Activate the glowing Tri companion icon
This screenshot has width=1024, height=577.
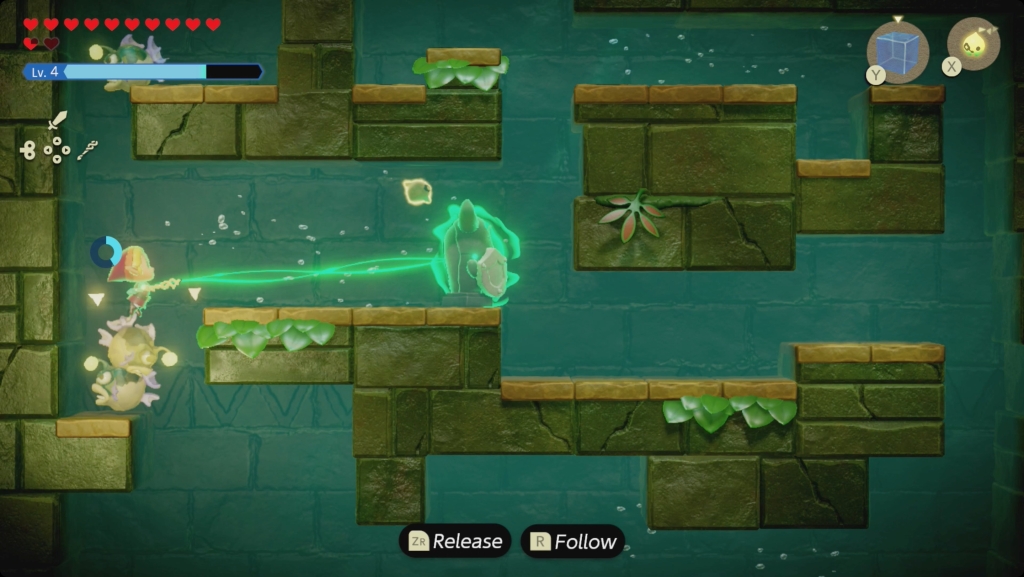973,44
